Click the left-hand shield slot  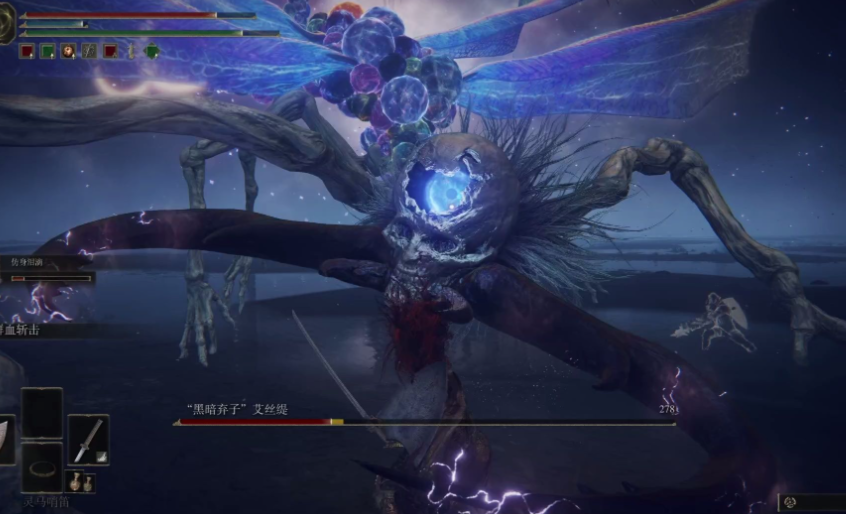pos(6,439)
